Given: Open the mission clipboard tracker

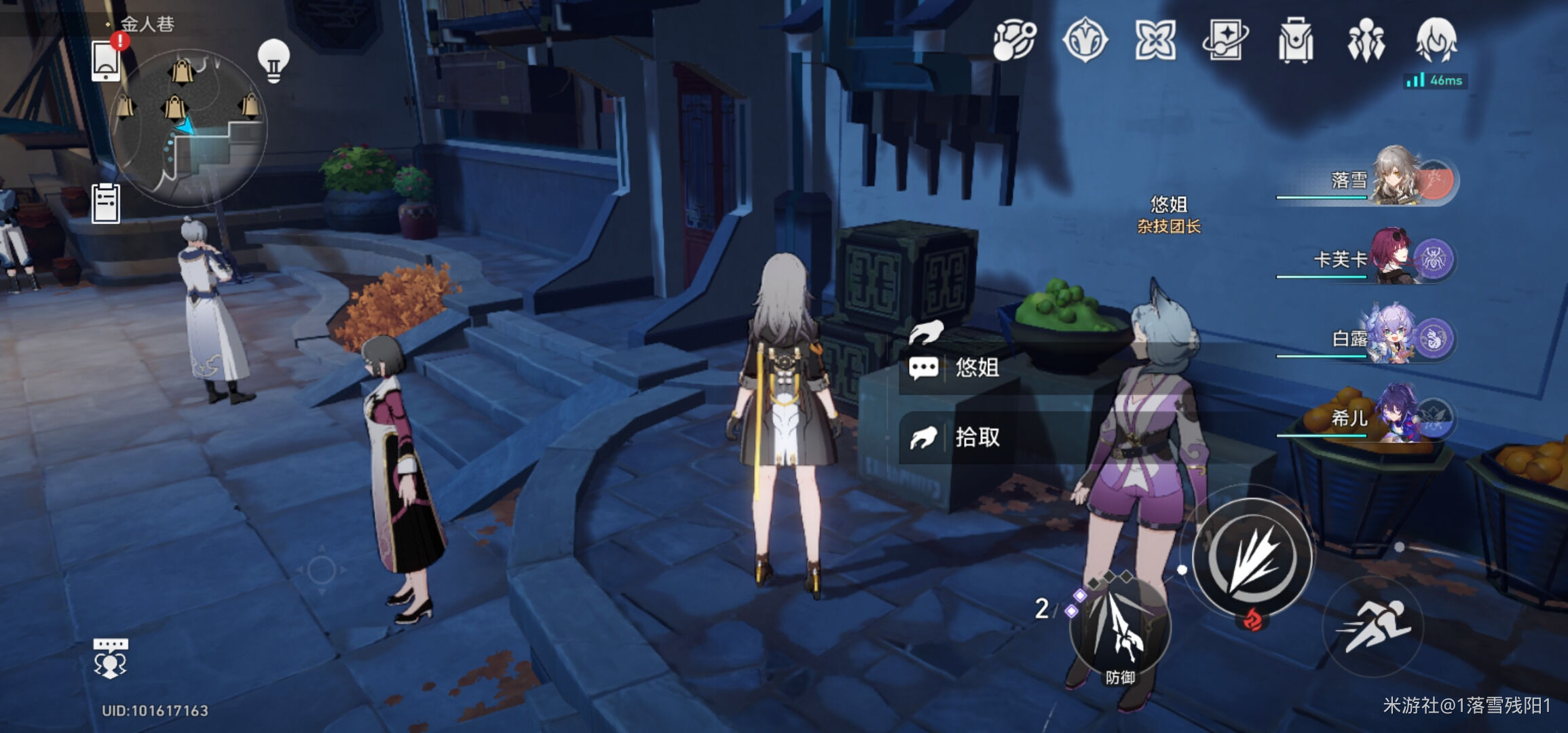Looking at the screenshot, I should click(x=106, y=203).
